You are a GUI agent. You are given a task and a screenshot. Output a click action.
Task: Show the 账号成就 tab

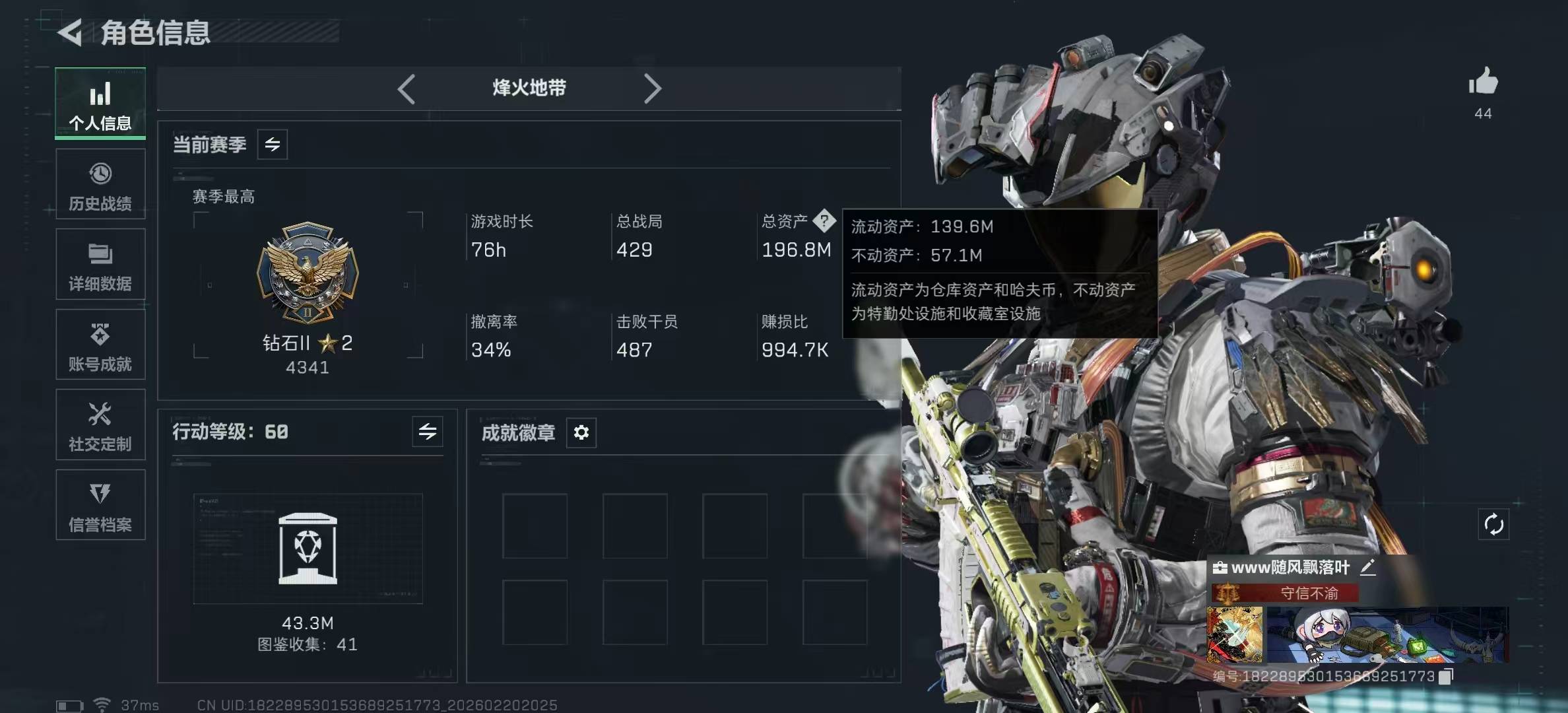click(x=100, y=345)
